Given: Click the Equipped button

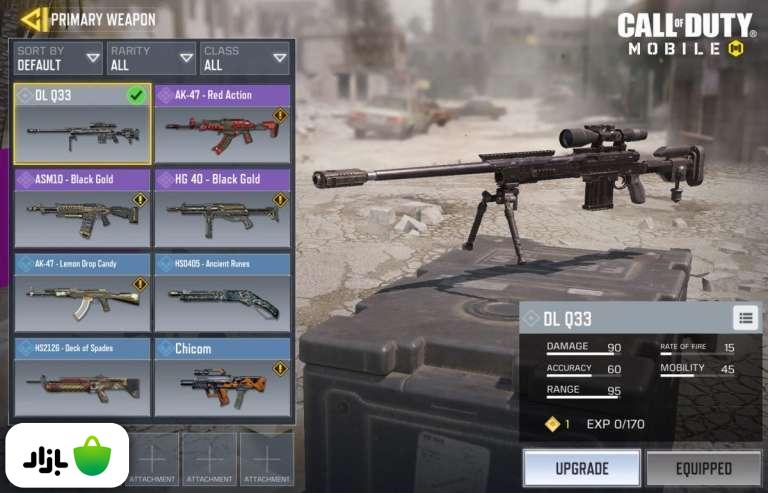Looking at the screenshot, I should 703,468.
